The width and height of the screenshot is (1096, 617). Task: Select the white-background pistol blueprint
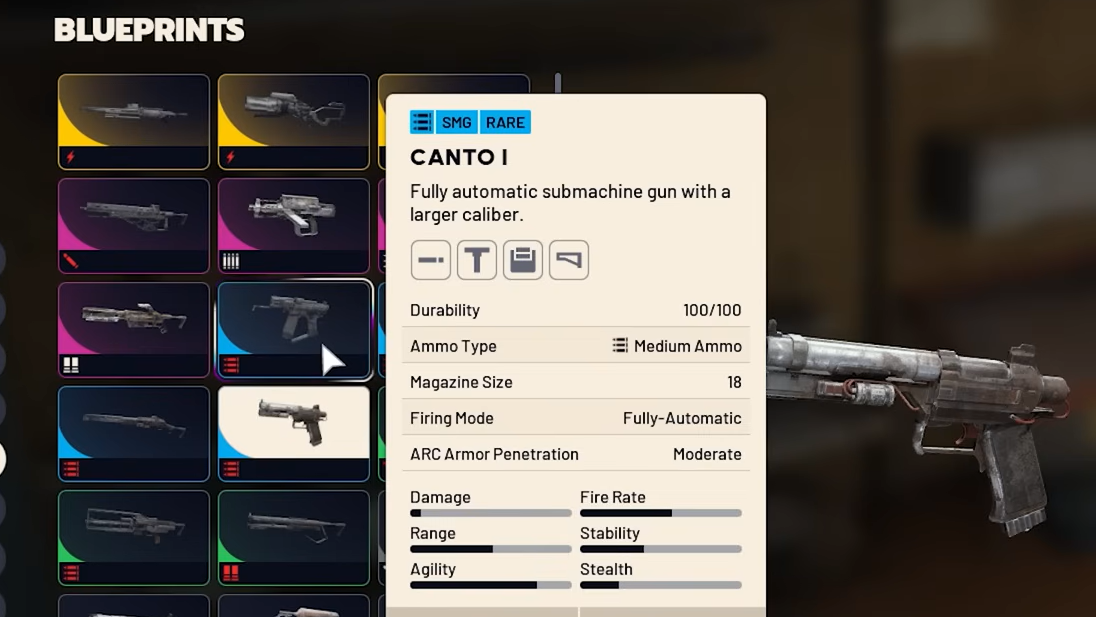pos(293,433)
